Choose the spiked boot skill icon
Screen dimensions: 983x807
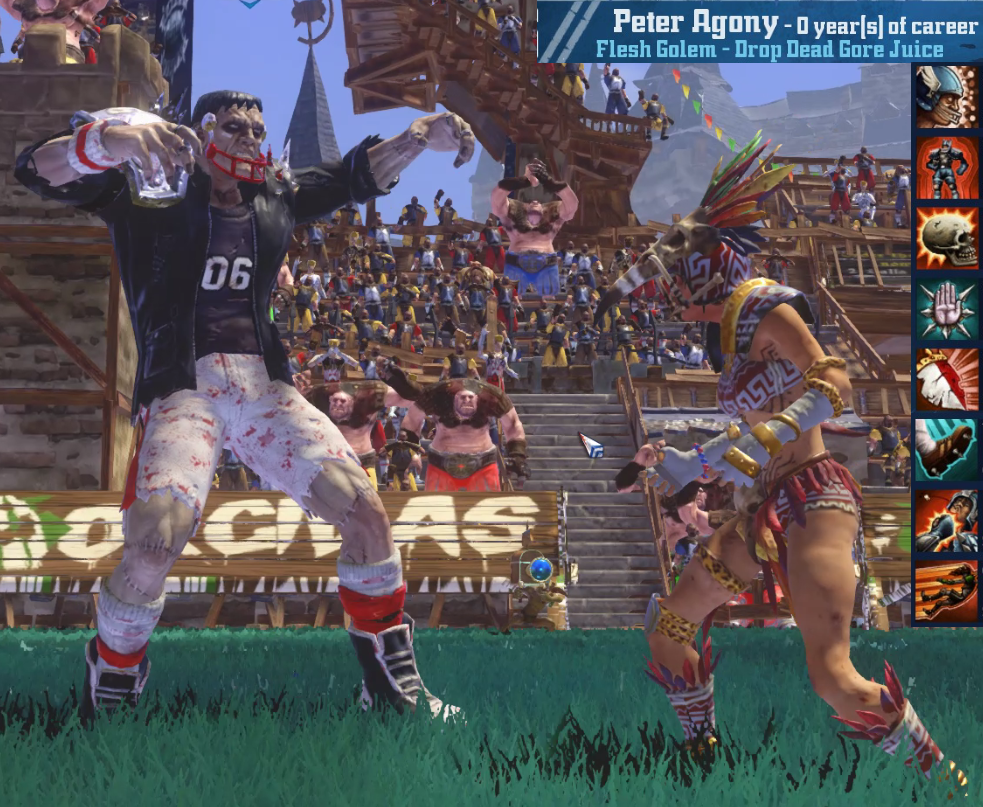coord(946,451)
